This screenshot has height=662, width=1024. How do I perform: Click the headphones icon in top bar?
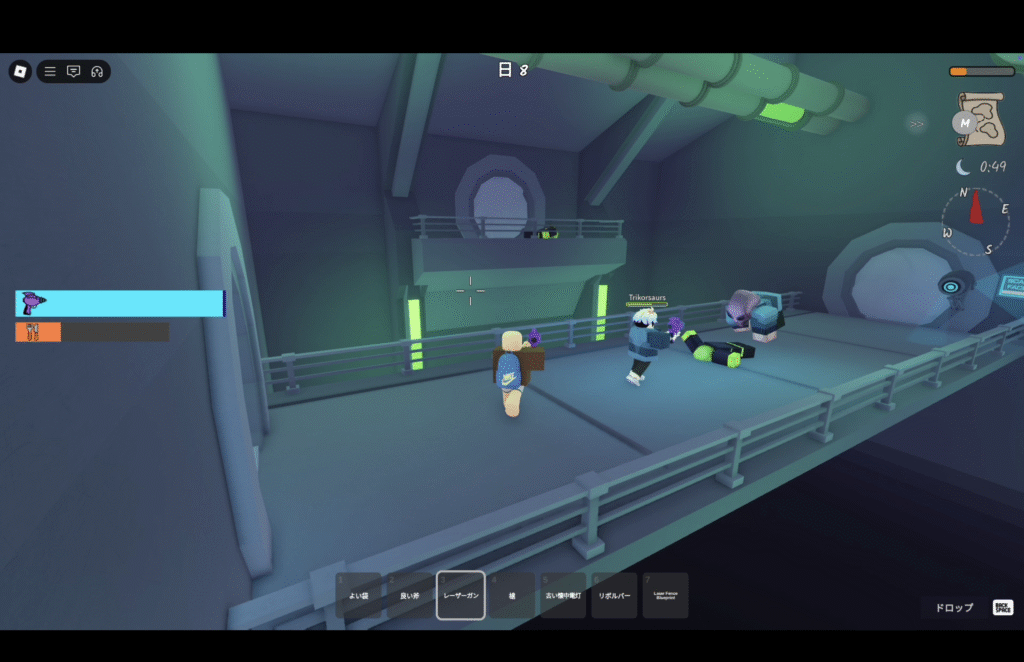97,71
